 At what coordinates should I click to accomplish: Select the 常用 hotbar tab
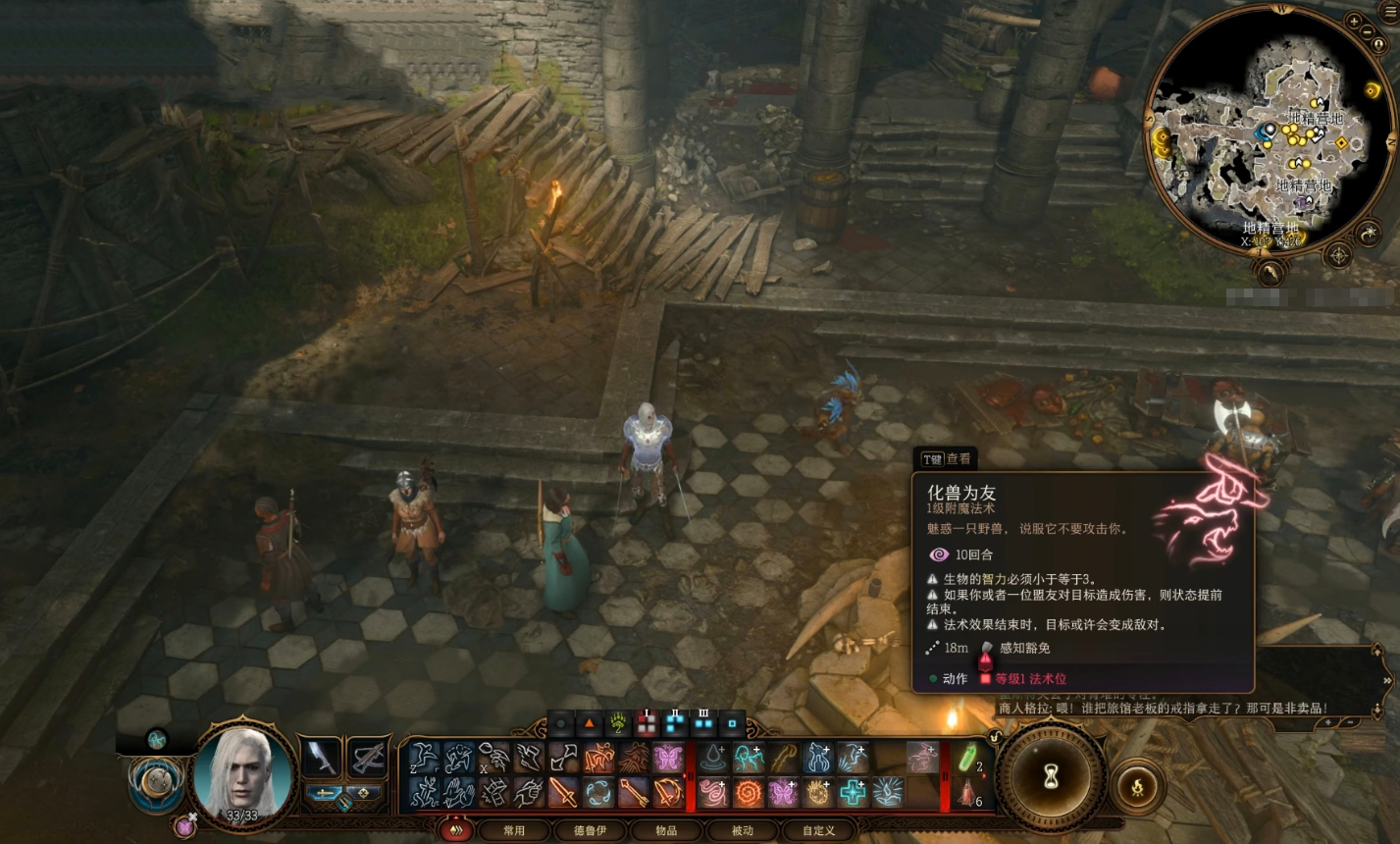click(x=513, y=830)
